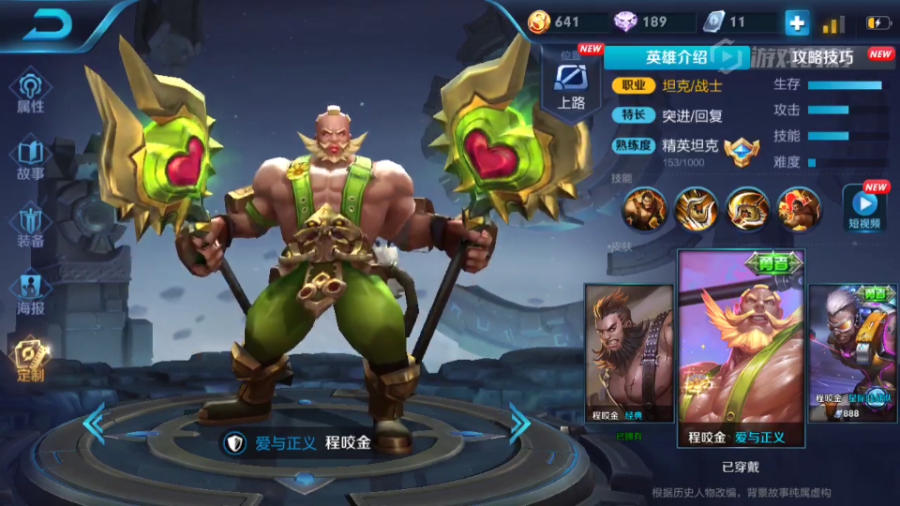Select the 爱与正义 skin thumbnail
Viewport: 900px width, 506px height.
coord(741,348)
